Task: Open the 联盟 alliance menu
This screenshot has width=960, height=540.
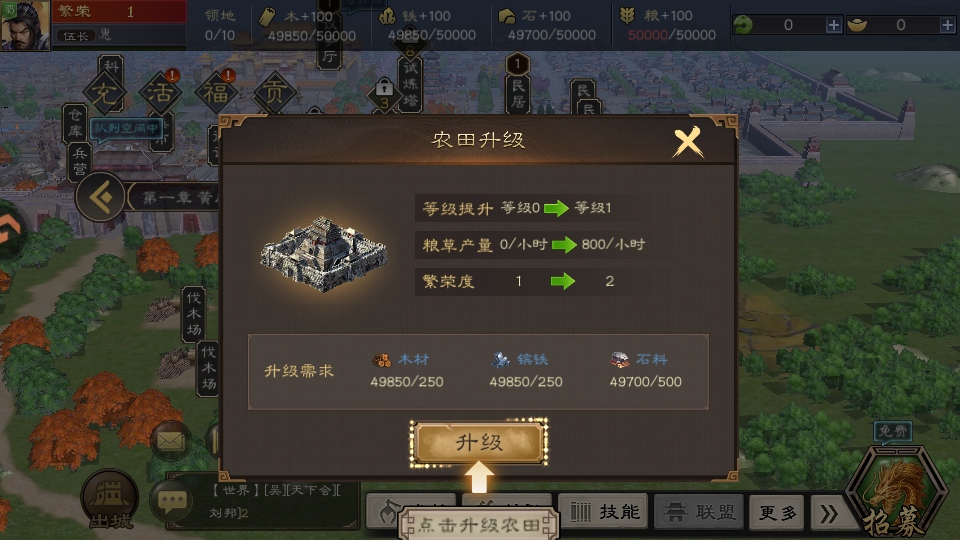Action: click(700, 512)
